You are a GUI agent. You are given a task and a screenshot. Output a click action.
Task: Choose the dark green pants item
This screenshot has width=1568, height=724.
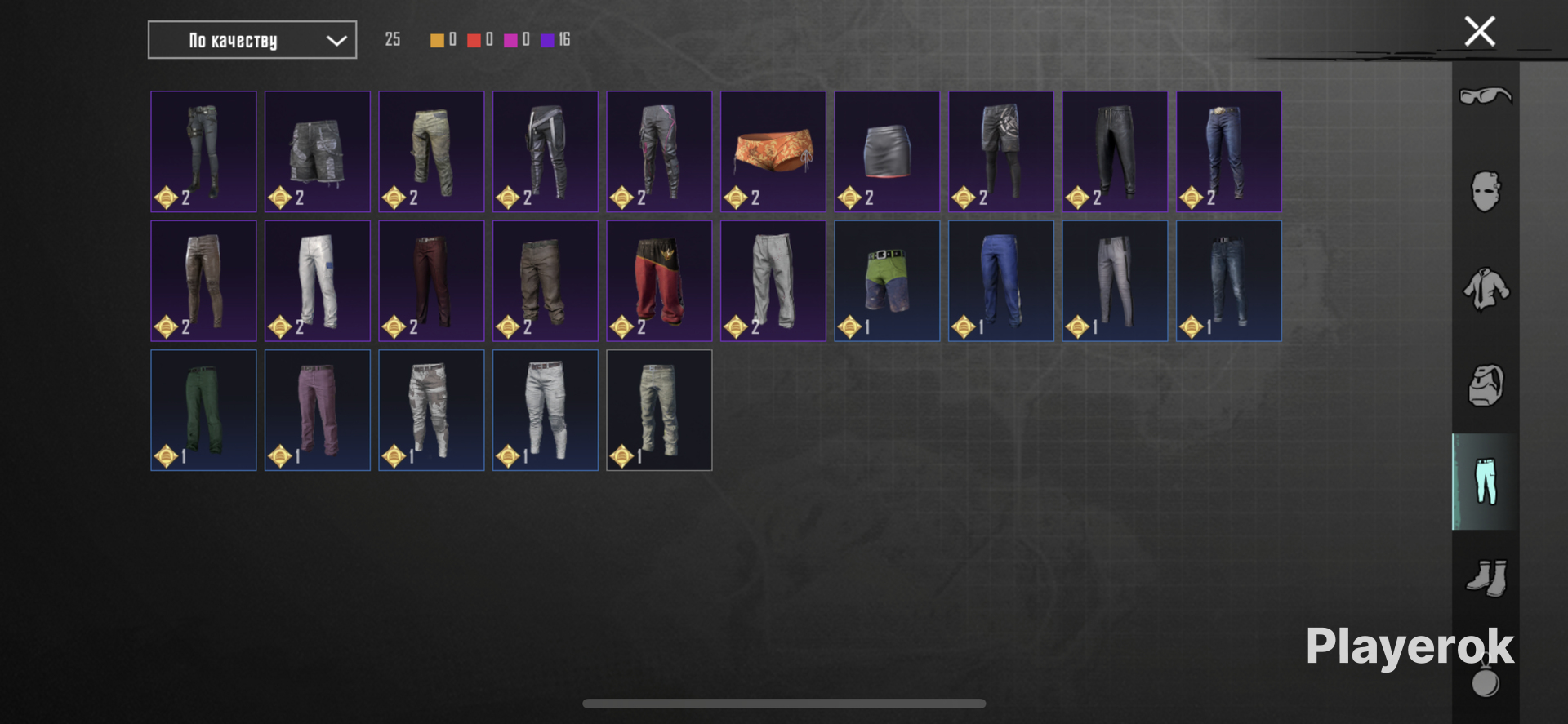tap(203, 410)
